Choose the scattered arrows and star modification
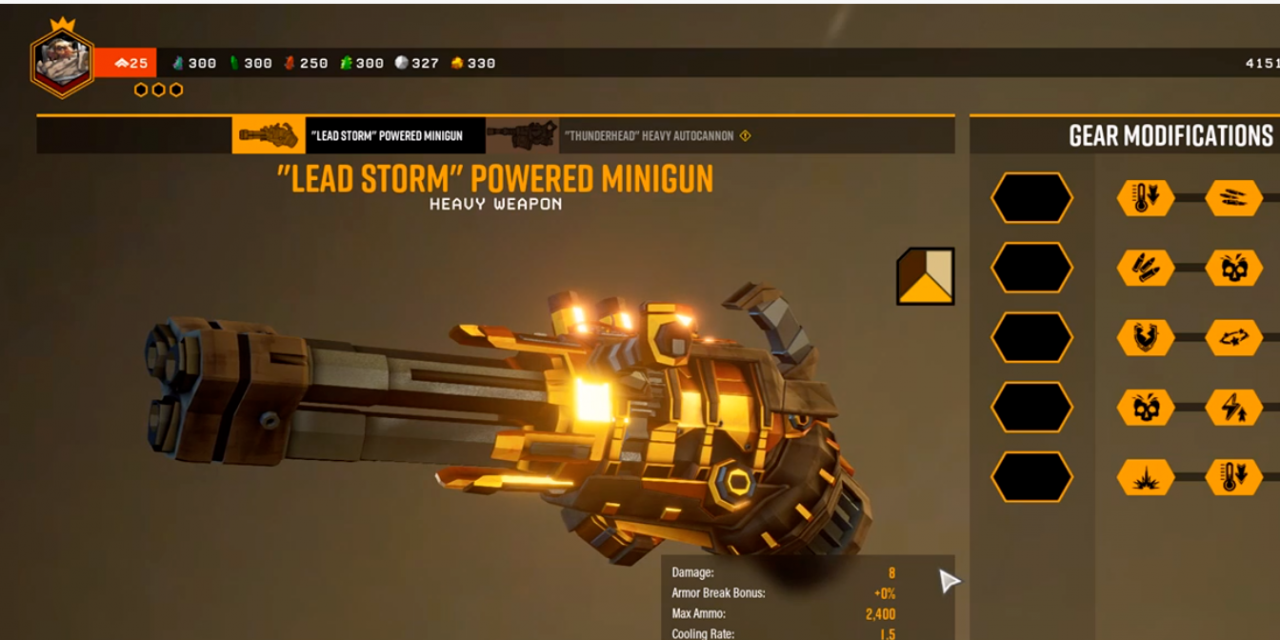Image resolution: width=1280 pixels, height=640 pixels. pos(1234,338)
